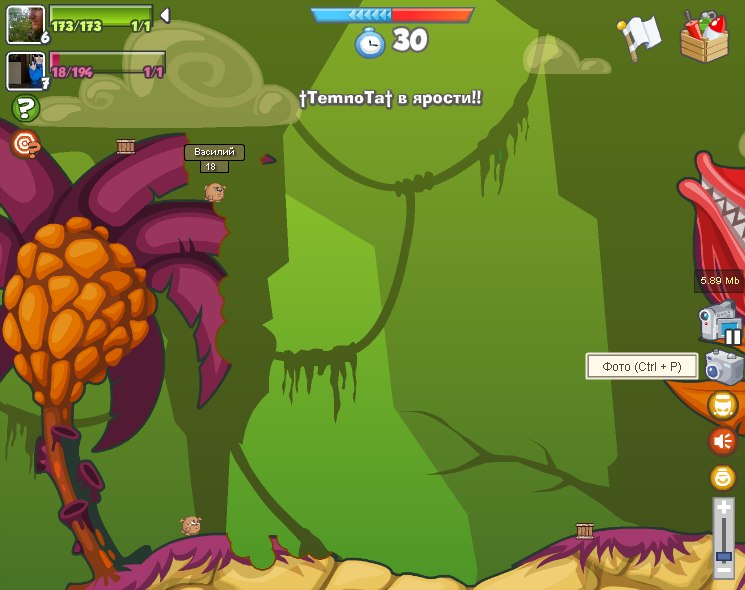Image resolution: width=745 pixels, height=590 pixels.
Task: Click the yellow round face icon
Action: pos(722,405)
